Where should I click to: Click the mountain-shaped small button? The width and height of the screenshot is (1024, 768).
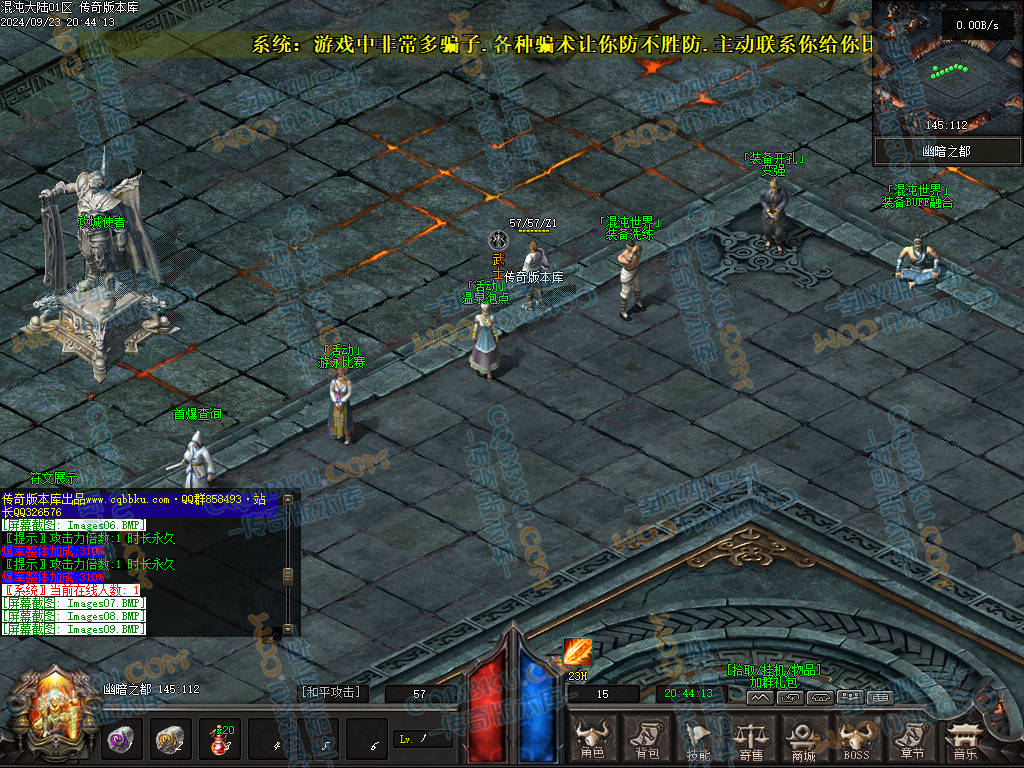[760, 697]
